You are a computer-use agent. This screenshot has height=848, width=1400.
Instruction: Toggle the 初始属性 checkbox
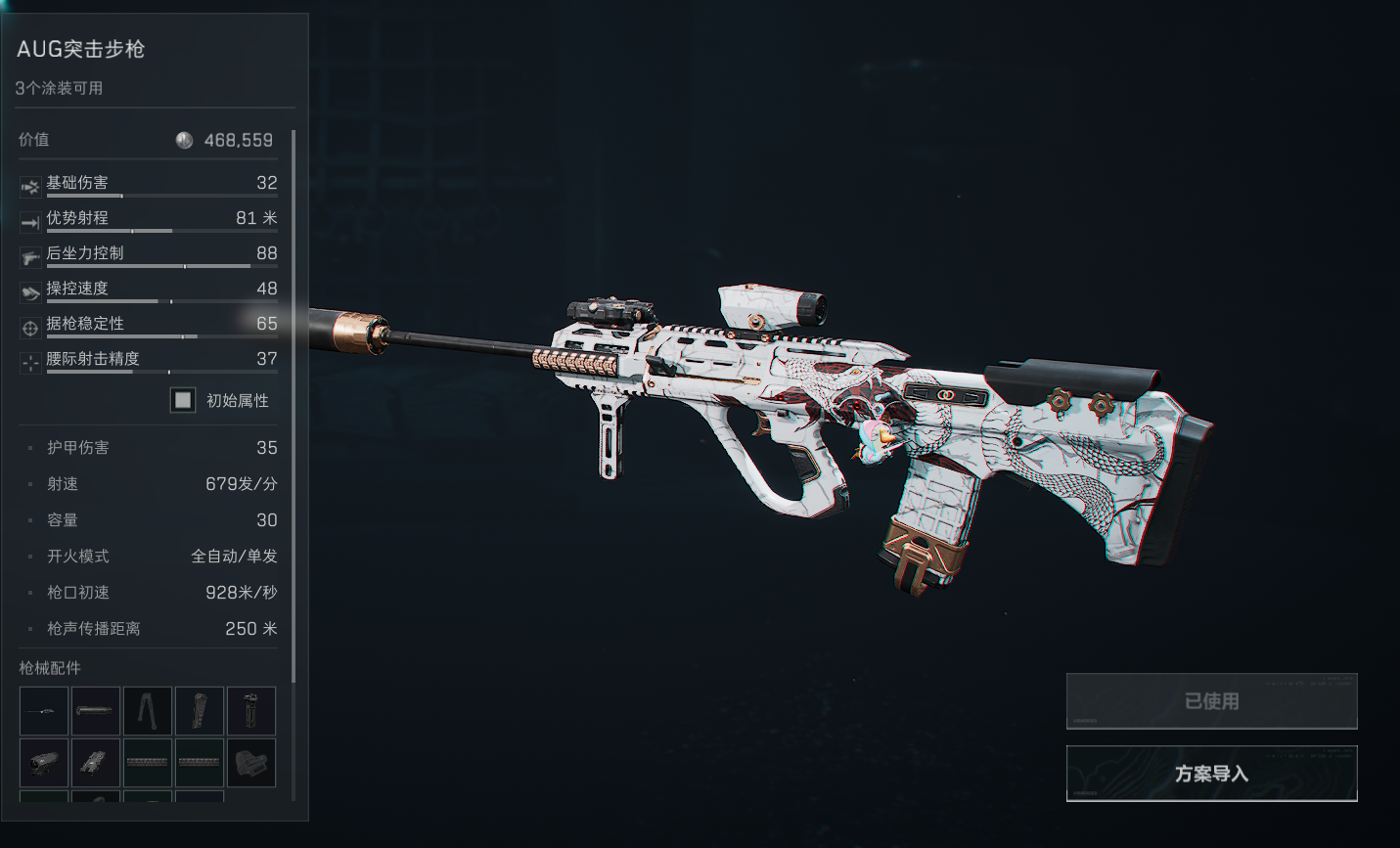183,400
